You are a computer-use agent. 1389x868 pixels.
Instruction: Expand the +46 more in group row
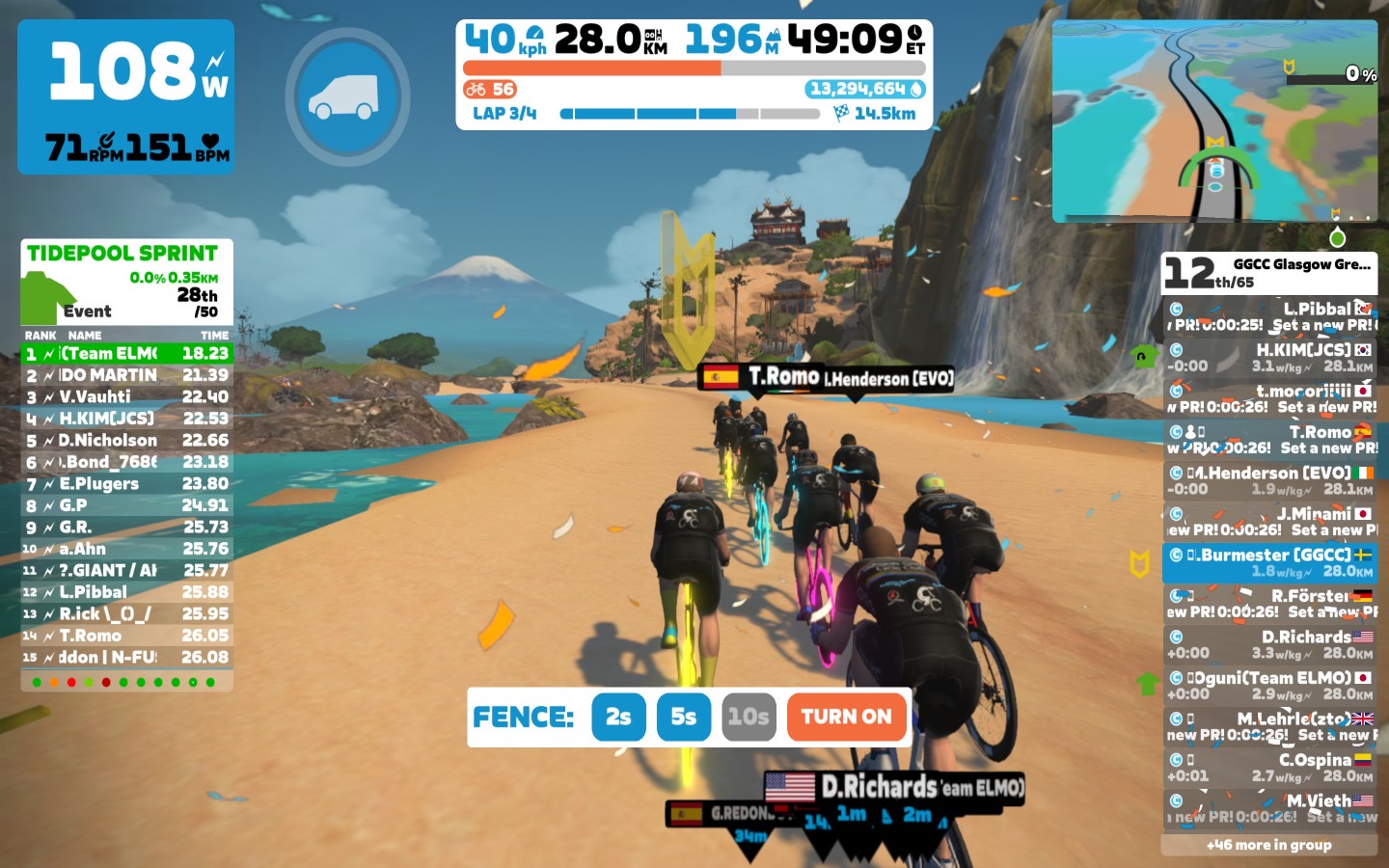click(x=1268, y=845)
